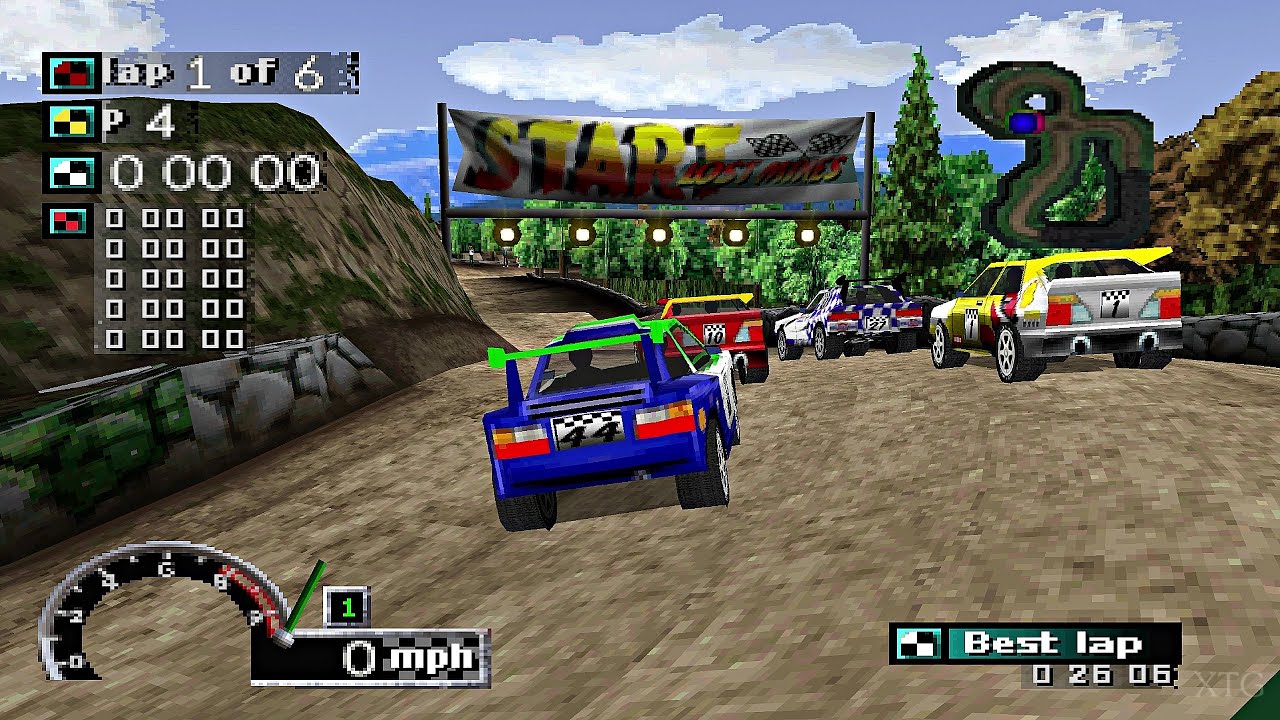
Task: Select the lap counter flag icon
Action: point(72,73)
